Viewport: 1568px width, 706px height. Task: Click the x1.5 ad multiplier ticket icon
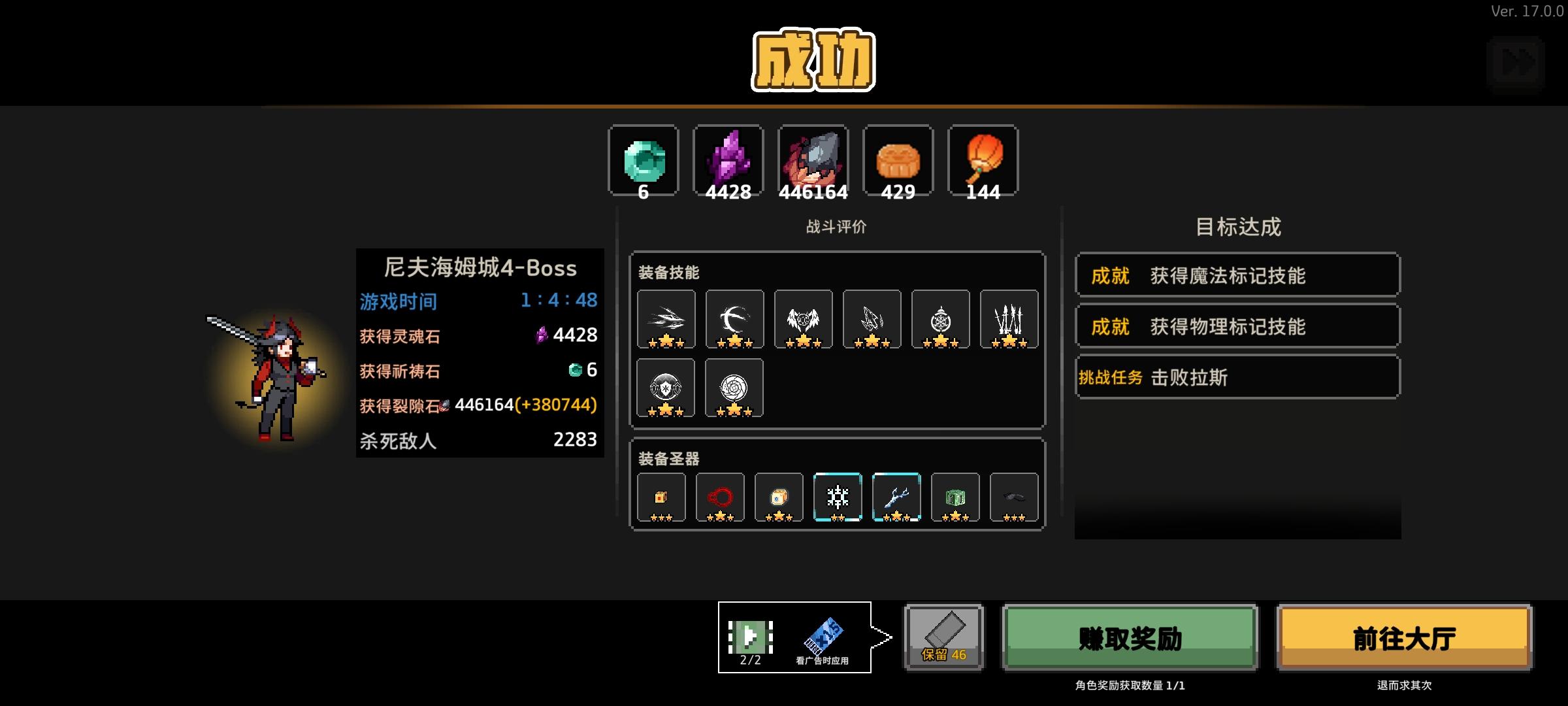(825, 632)
